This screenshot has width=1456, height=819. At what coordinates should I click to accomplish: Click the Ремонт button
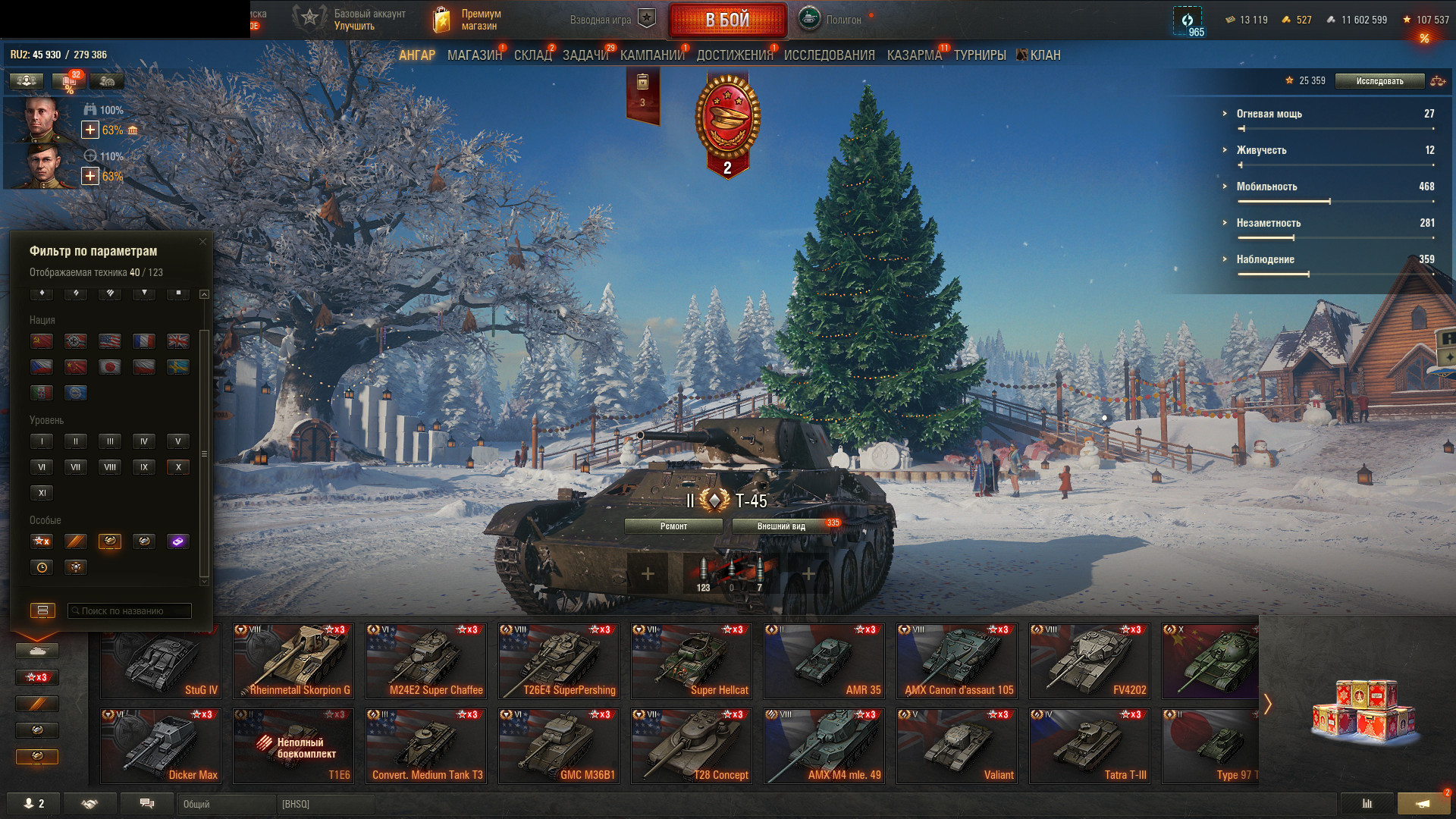pyautogui.click(x=673, y=526)
